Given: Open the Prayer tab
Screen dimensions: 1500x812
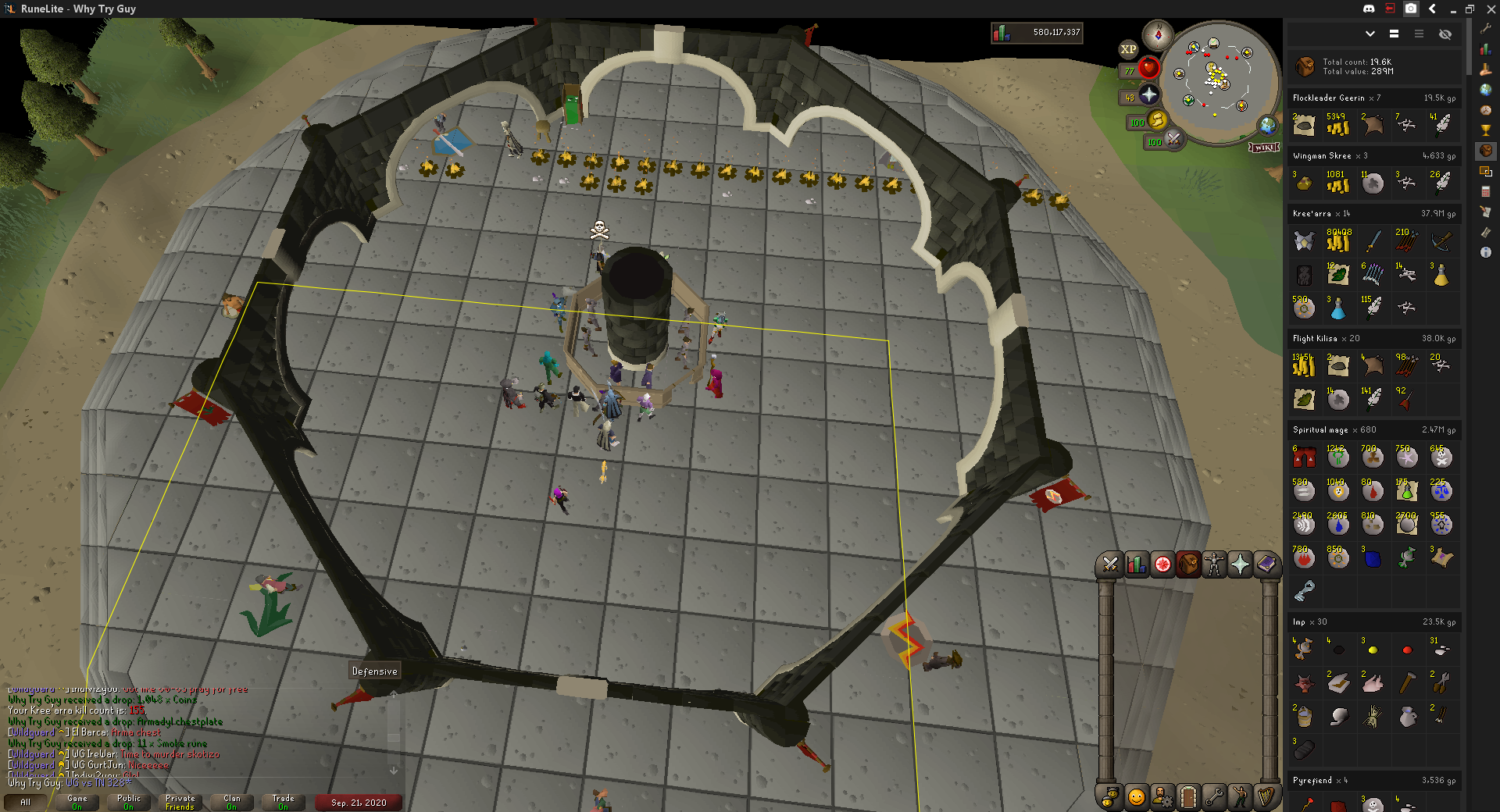Looking at the screenshot, I should pos(1240,564).
